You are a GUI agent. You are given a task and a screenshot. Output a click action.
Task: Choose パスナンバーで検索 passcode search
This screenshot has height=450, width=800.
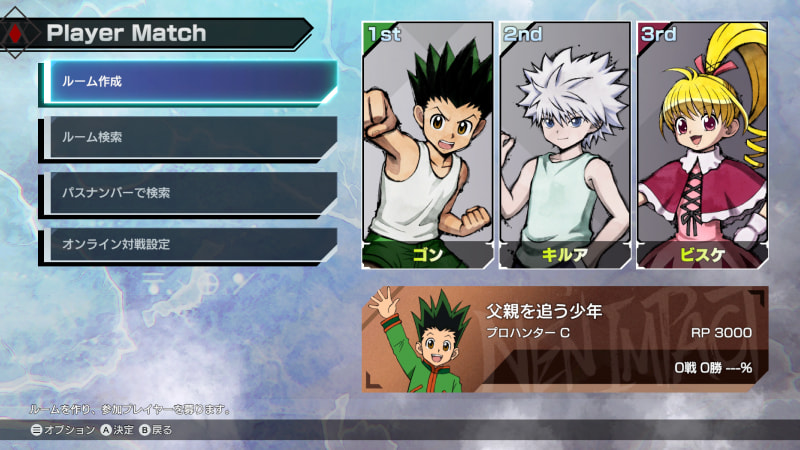190,192
